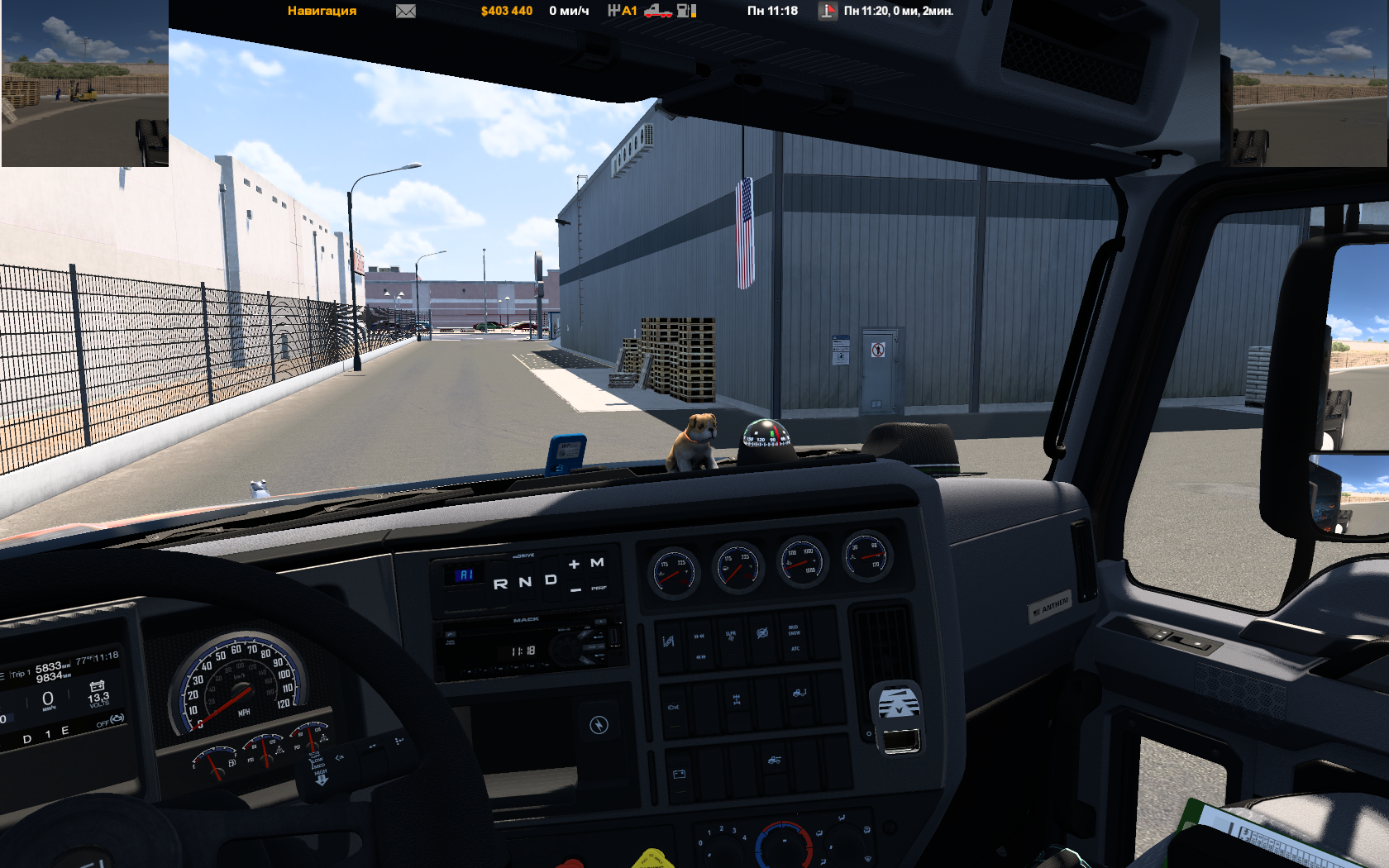
Task: Select the fuel pump indicator icon
Action: point(686,11)
